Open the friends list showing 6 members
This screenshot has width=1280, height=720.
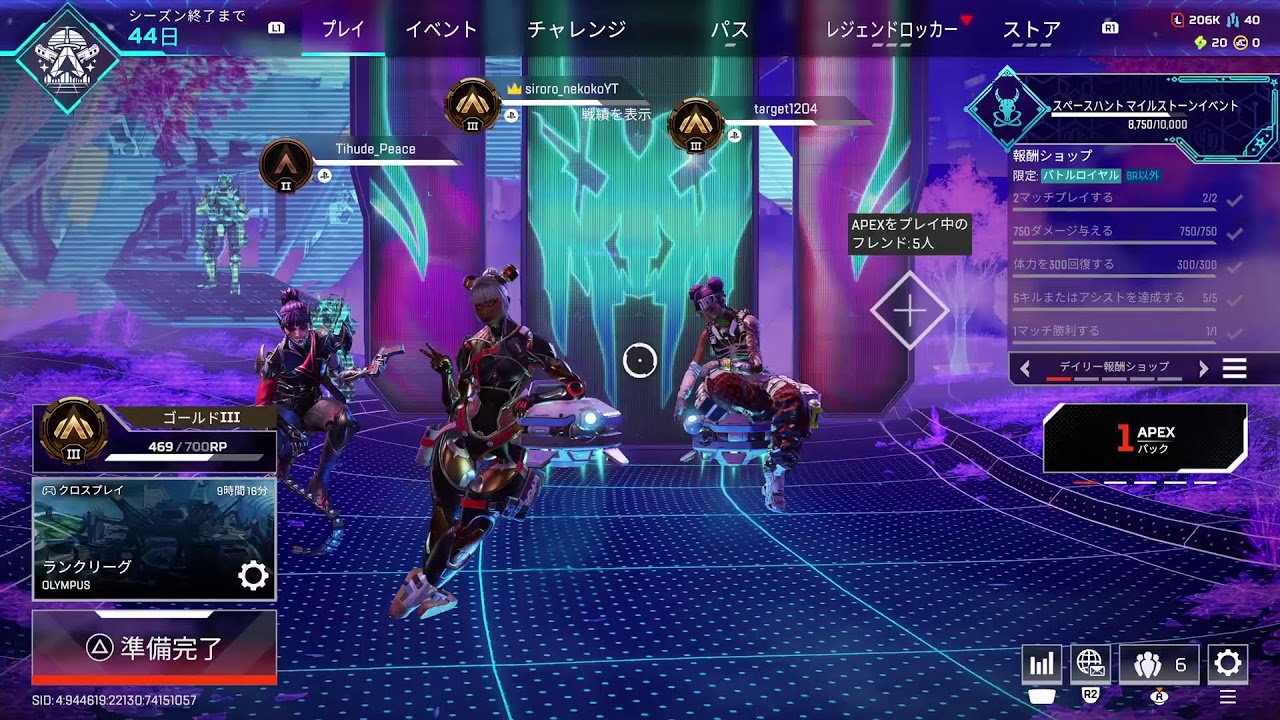click(x=1158, y=663)
